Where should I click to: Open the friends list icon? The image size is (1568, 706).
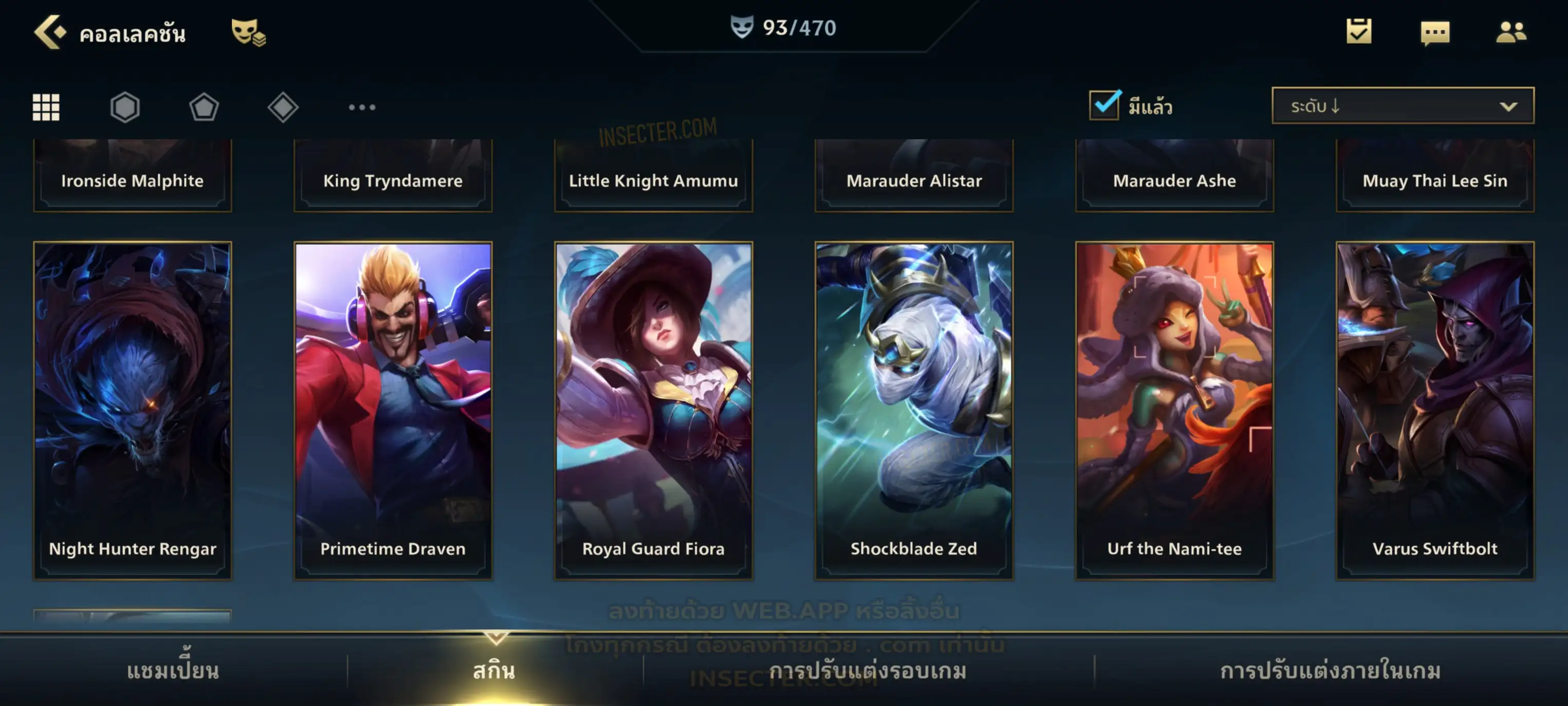coord(1510,32)
